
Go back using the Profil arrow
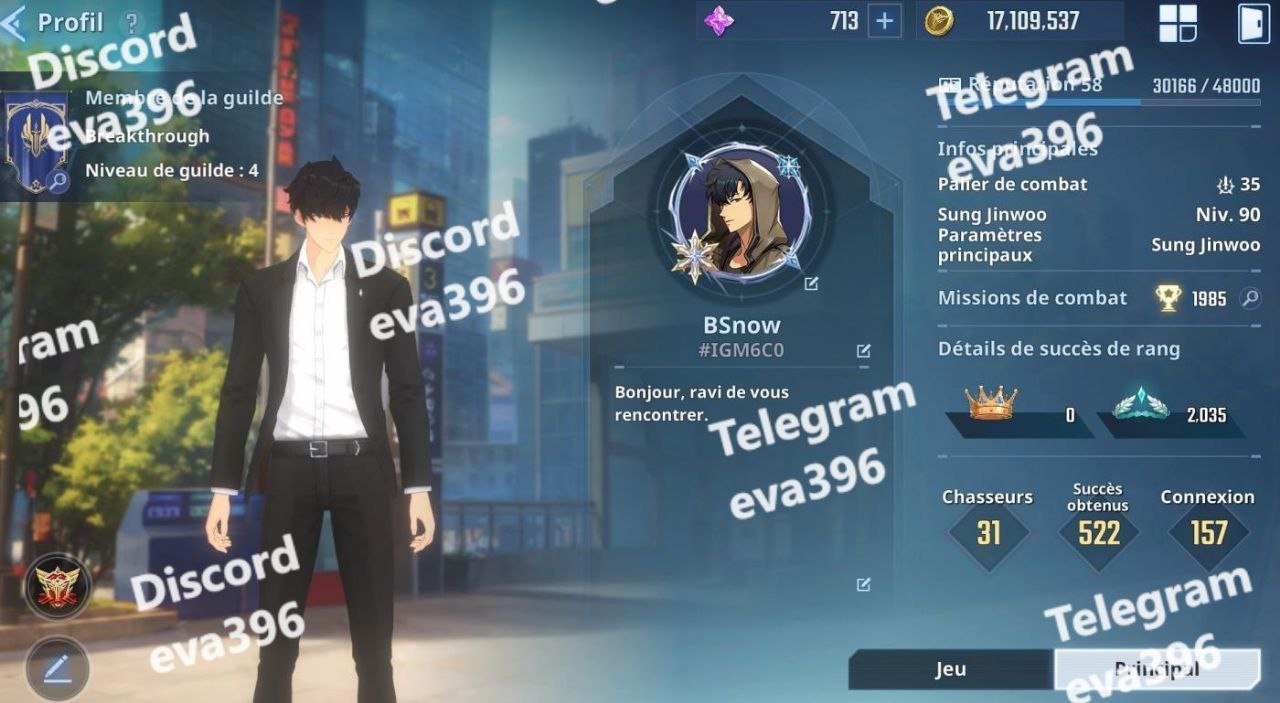click(14, 22)
